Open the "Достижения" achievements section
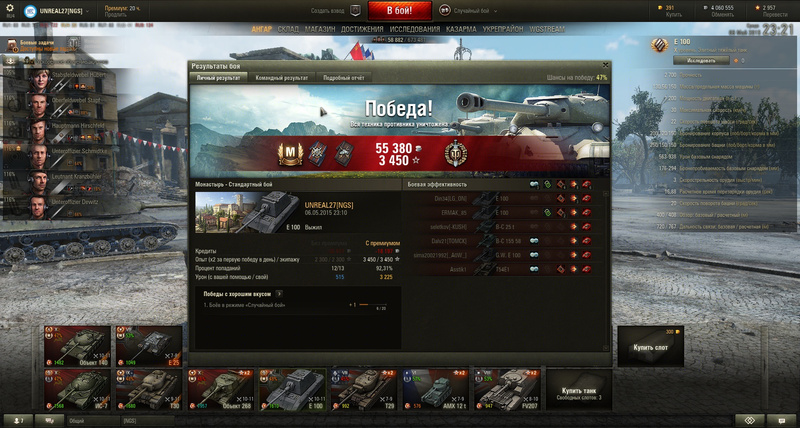This screenshot has height=428, width=800. click(362, 30)
